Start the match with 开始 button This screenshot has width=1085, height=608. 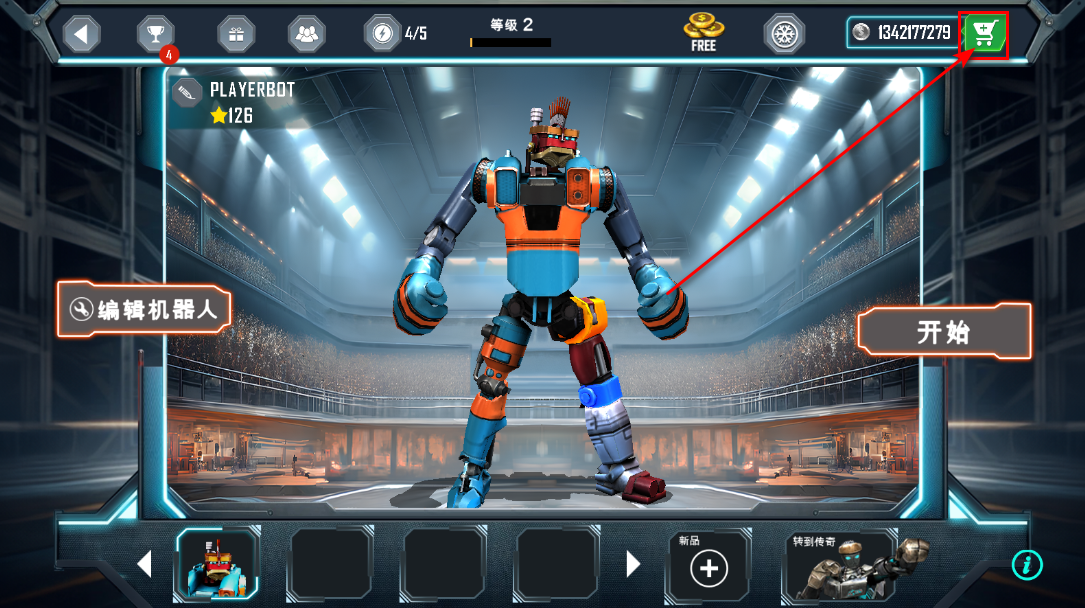click(944, 332)
